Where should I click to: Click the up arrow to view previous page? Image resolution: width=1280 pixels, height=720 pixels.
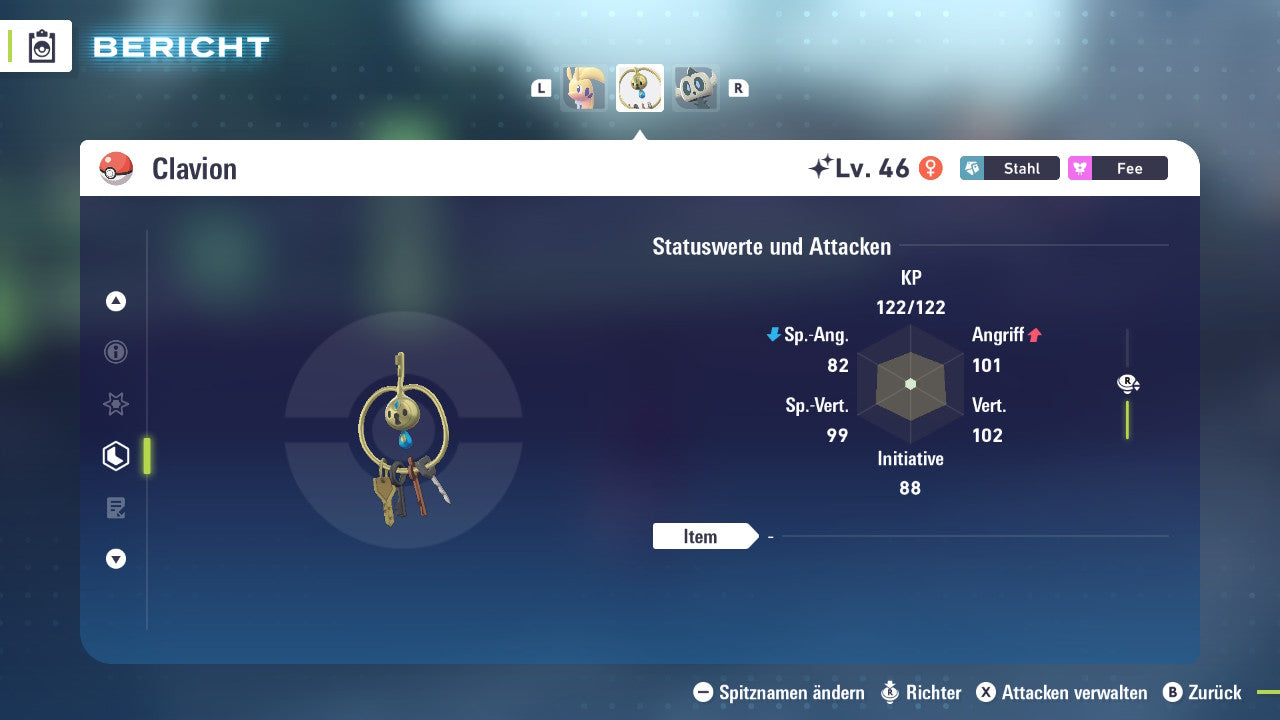tap(115, 301)
